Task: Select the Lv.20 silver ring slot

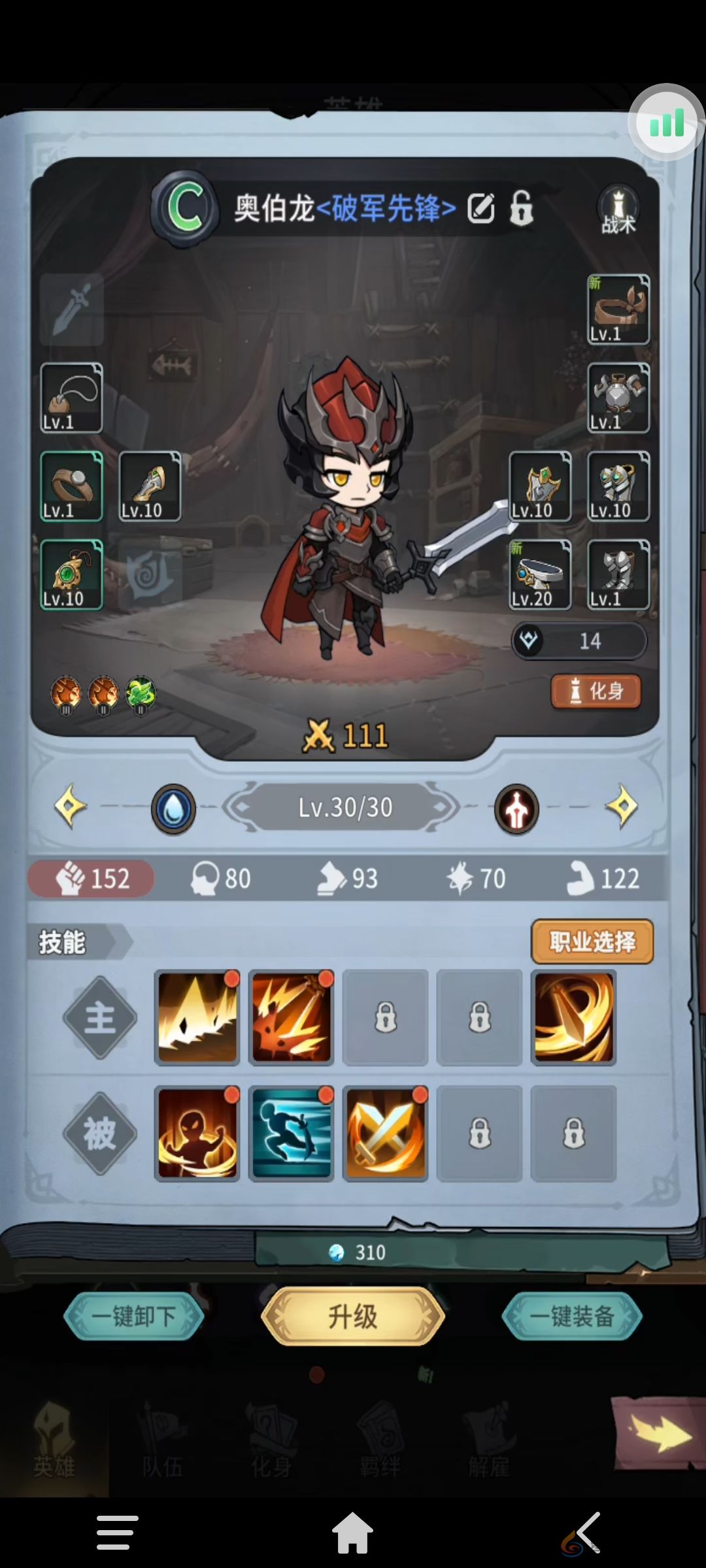Action: tap(540, 575)
